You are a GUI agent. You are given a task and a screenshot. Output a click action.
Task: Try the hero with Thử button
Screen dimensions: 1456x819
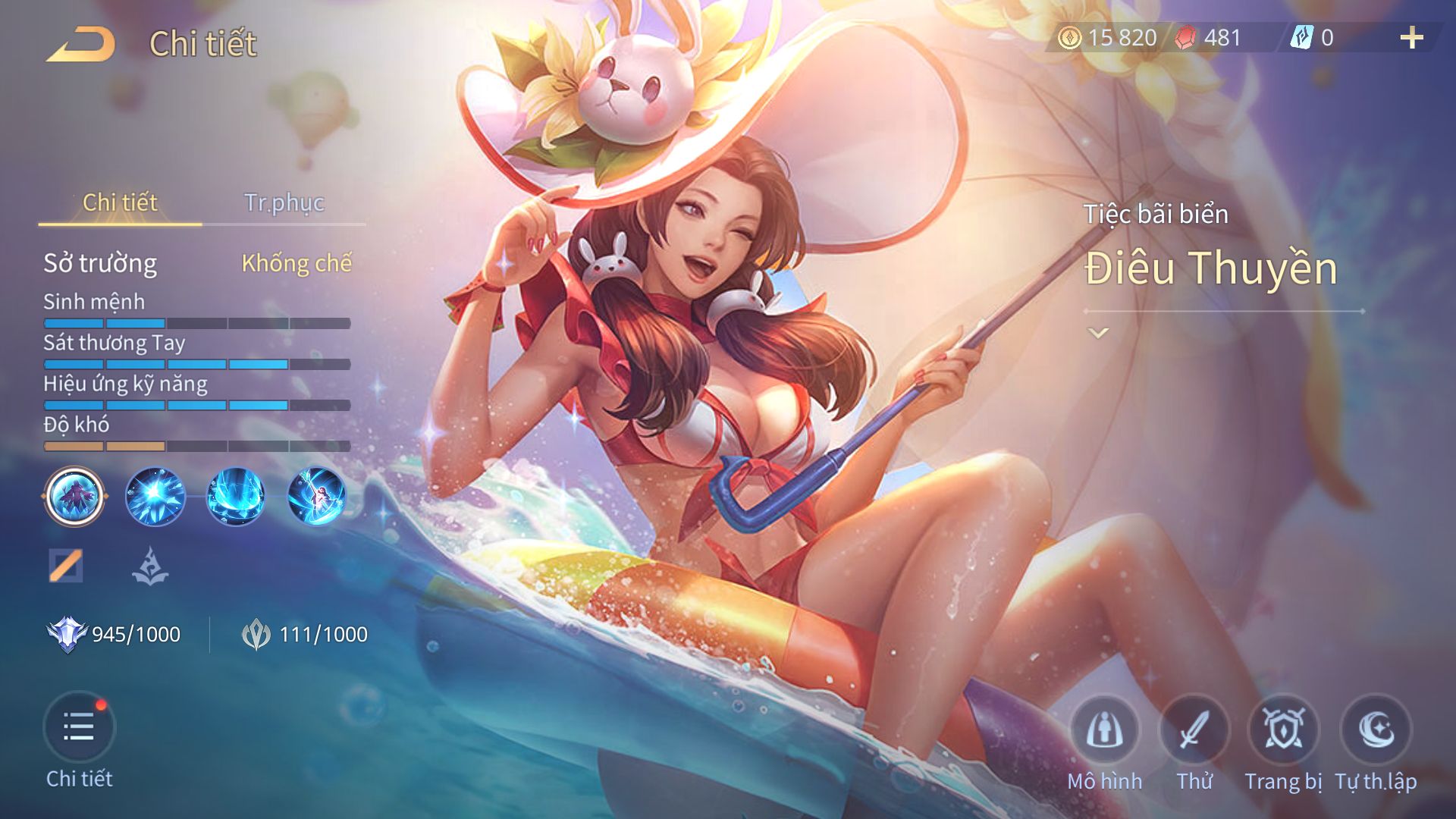(1194, 730)
